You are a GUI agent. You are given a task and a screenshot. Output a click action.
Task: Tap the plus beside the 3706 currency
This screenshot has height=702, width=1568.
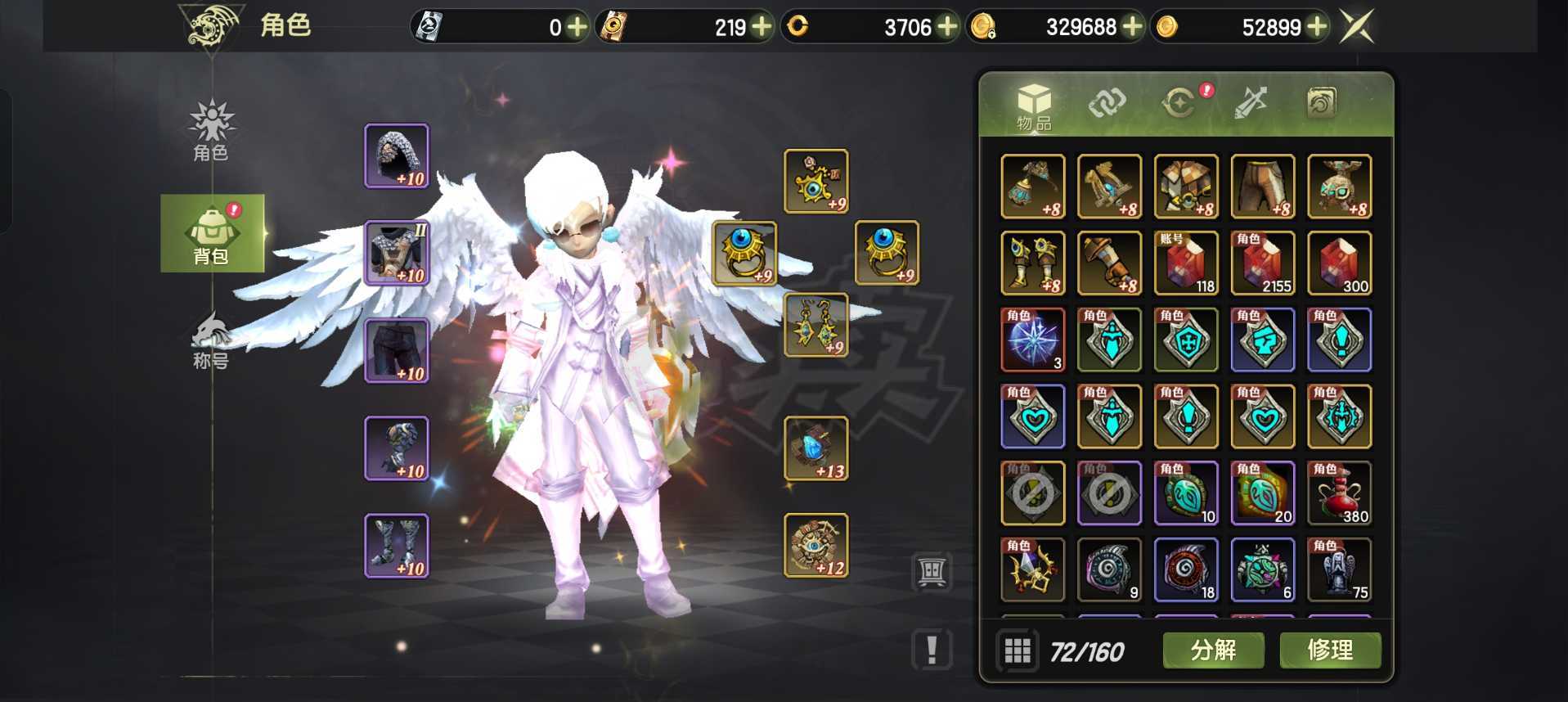tap(947, 27)
